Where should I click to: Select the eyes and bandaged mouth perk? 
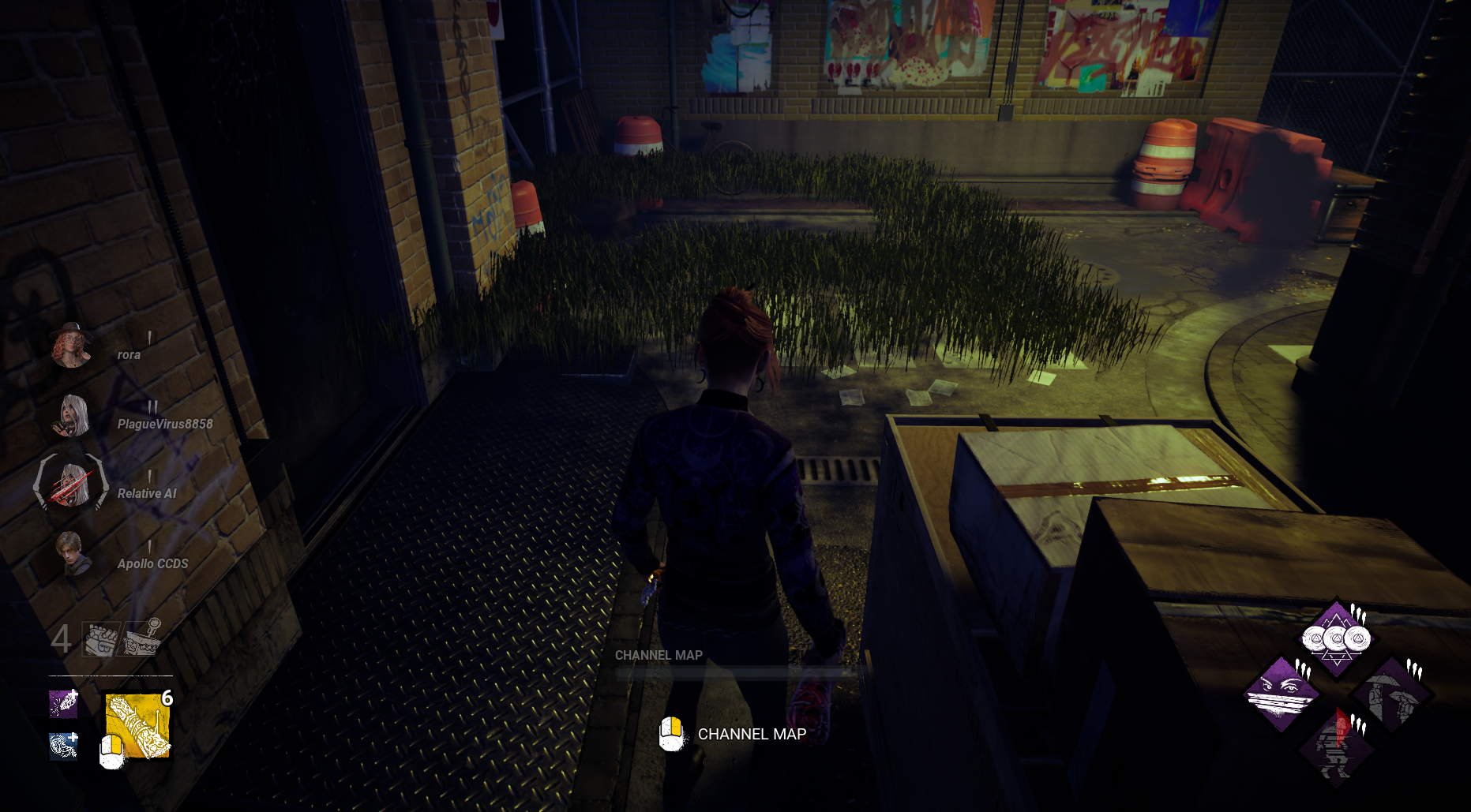pyautogui.click(x=1281, y=694)
